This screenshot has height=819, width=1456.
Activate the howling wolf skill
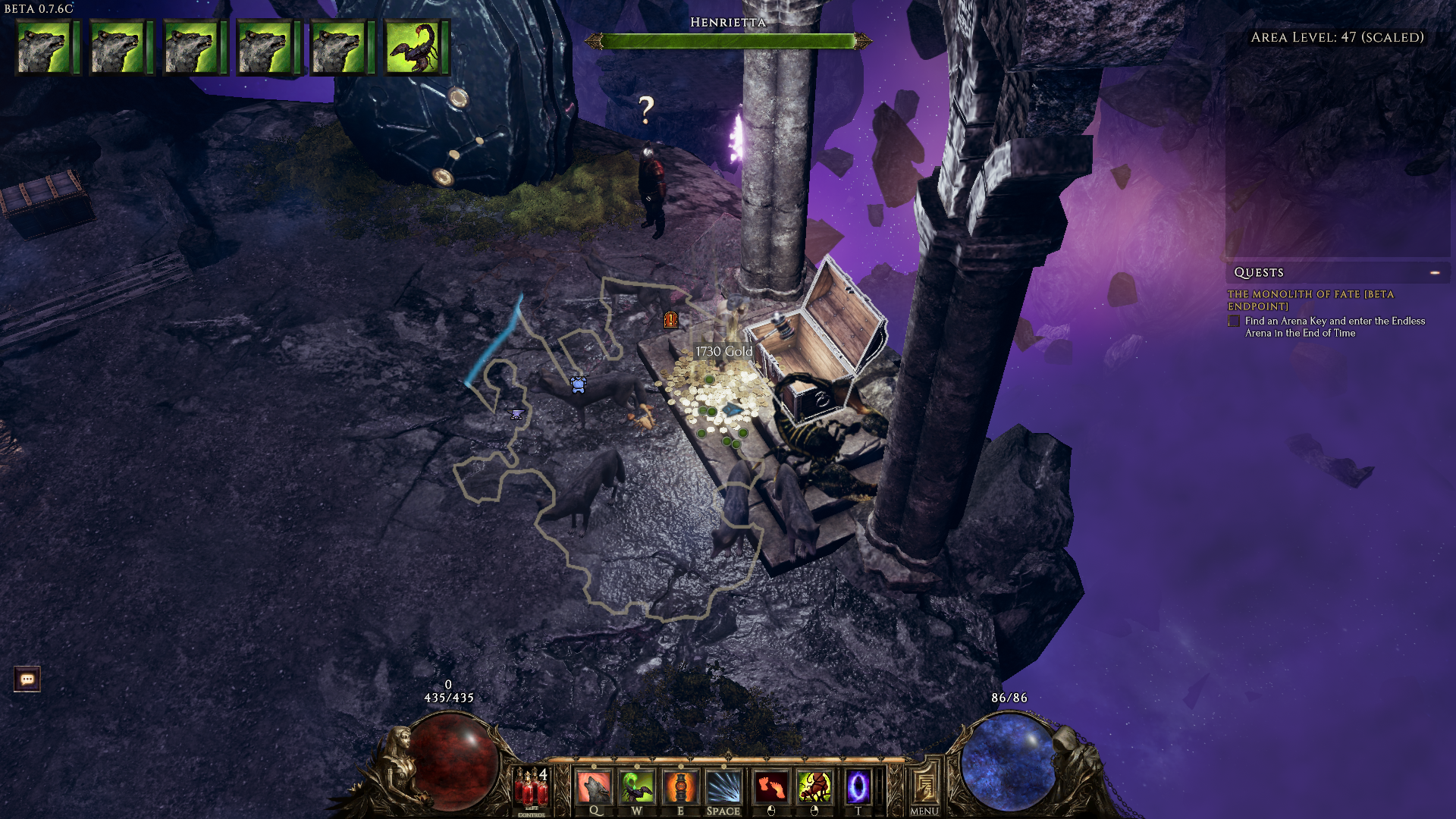(x=594, y=787)
